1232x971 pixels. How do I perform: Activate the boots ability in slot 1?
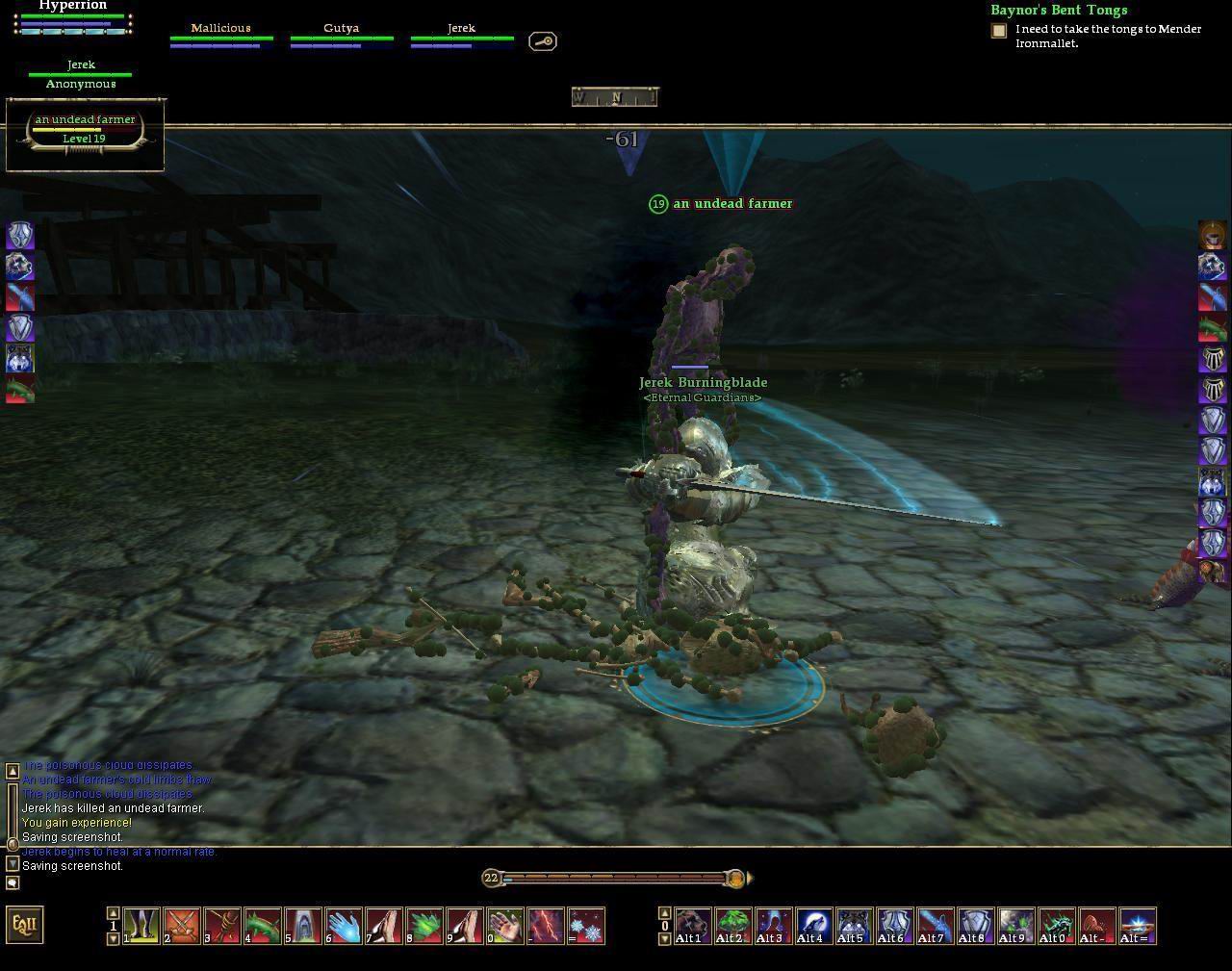point(141,926)
